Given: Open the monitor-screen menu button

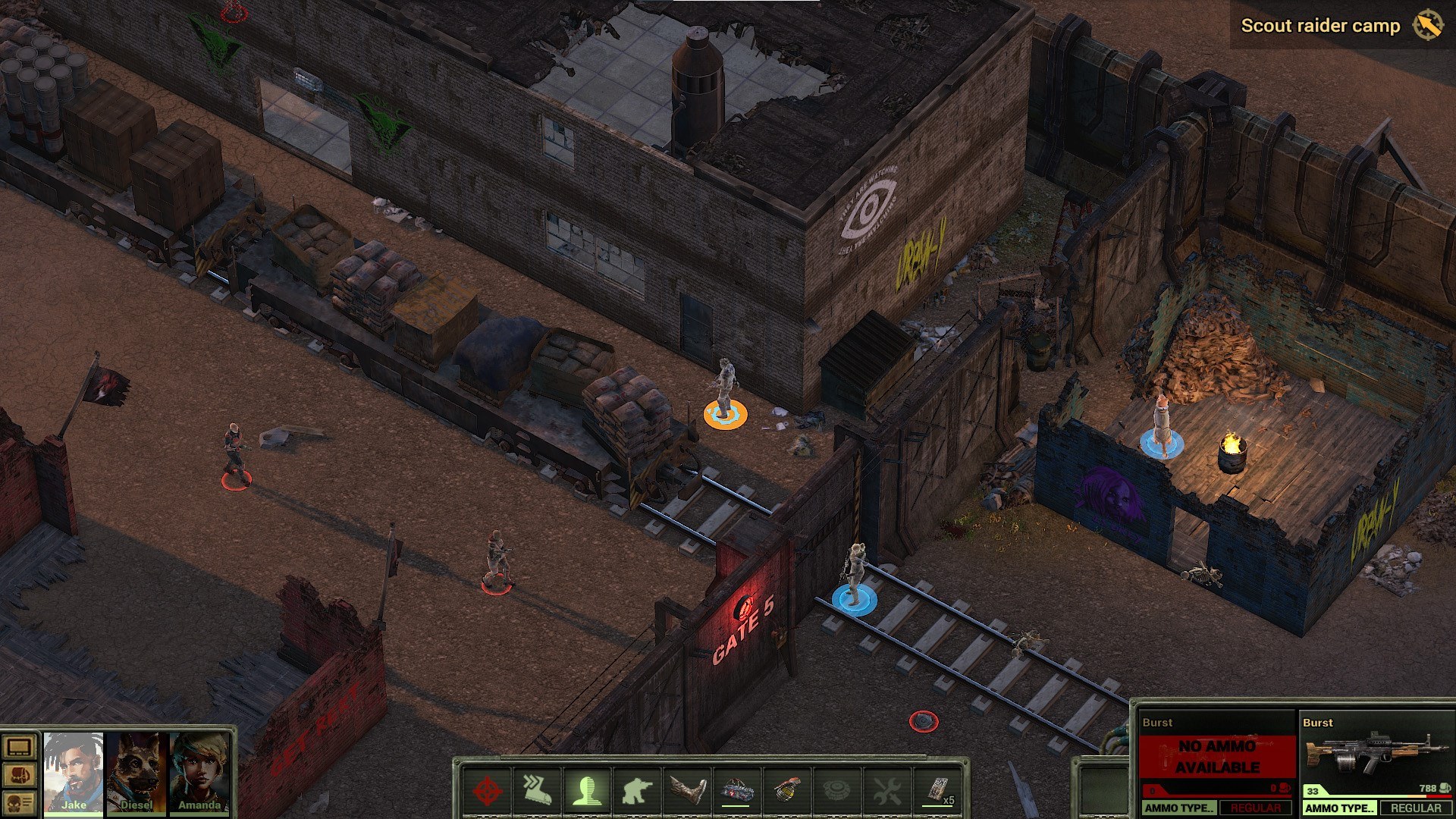Looking at the screenshot, I should click(x=19, y=748).
